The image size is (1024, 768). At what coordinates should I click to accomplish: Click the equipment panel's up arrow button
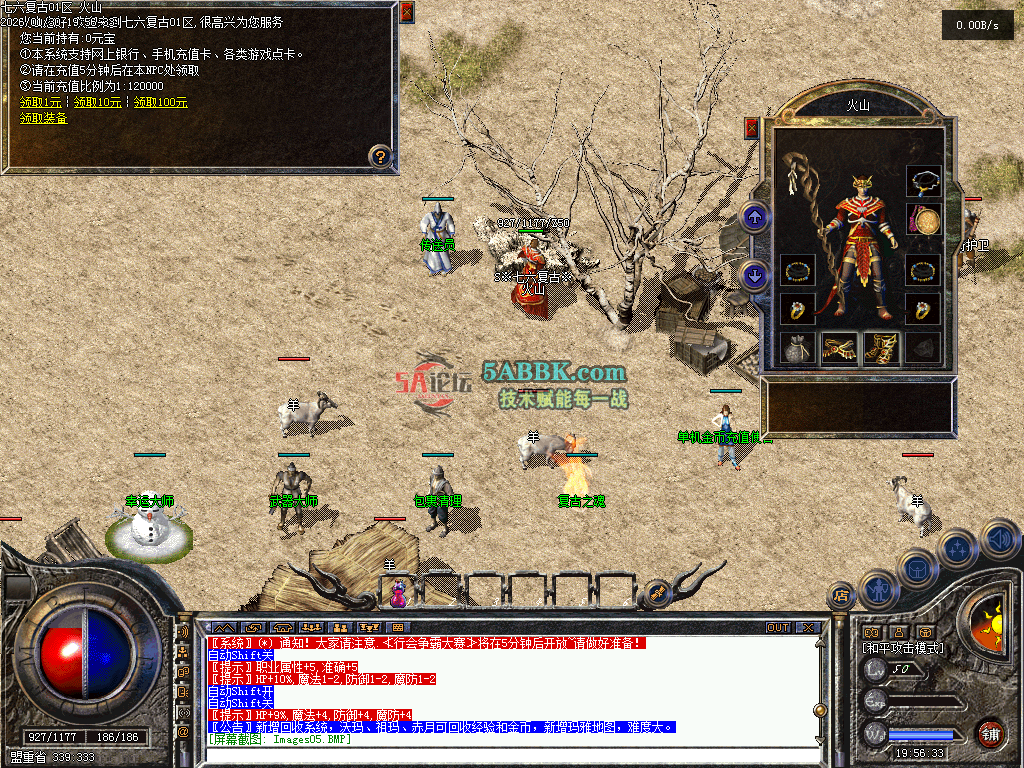click(755, 216)
